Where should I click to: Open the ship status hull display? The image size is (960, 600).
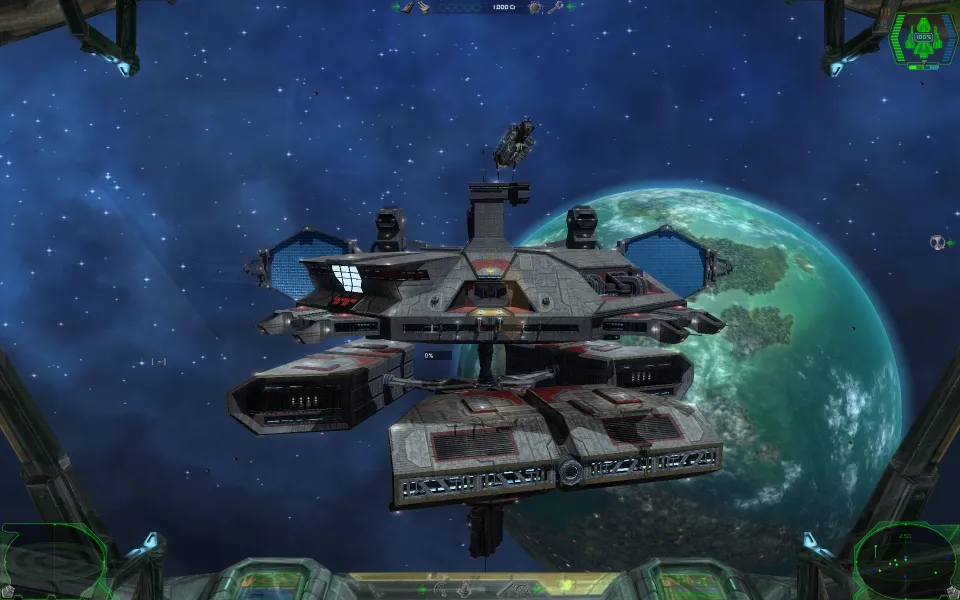coord(922,41)
